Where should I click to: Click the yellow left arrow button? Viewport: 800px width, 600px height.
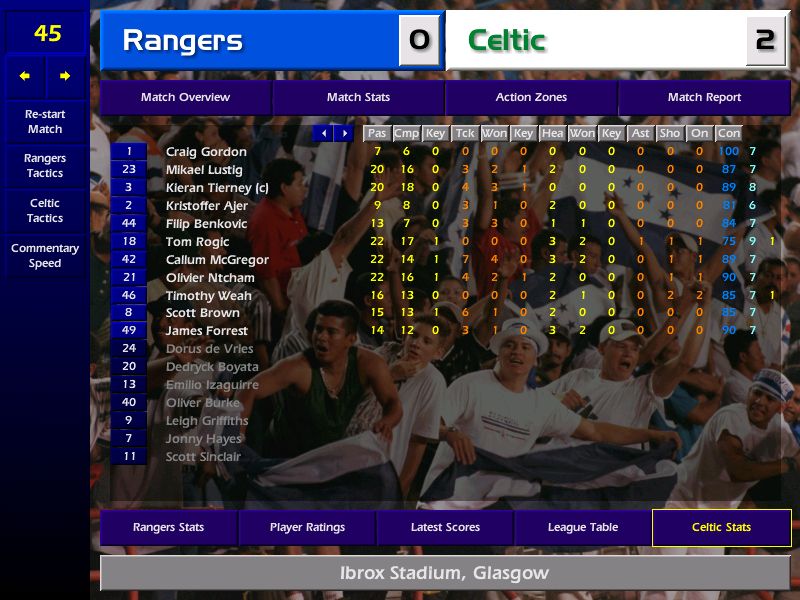coord(25,76)
